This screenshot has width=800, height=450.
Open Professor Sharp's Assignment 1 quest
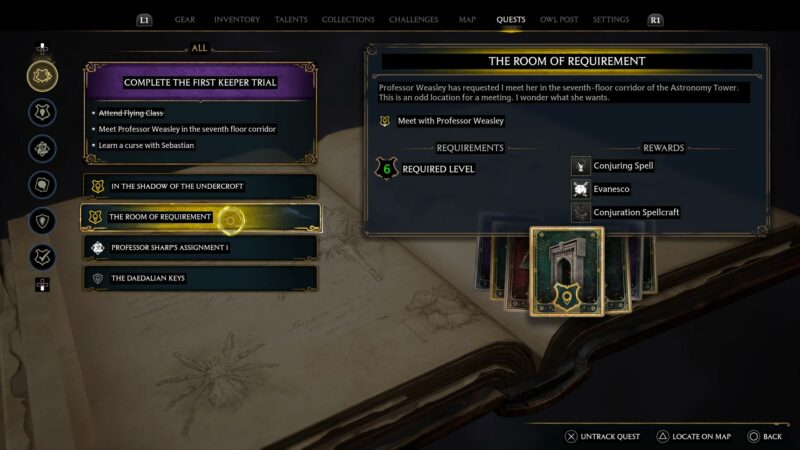click(x=200, y=247)
